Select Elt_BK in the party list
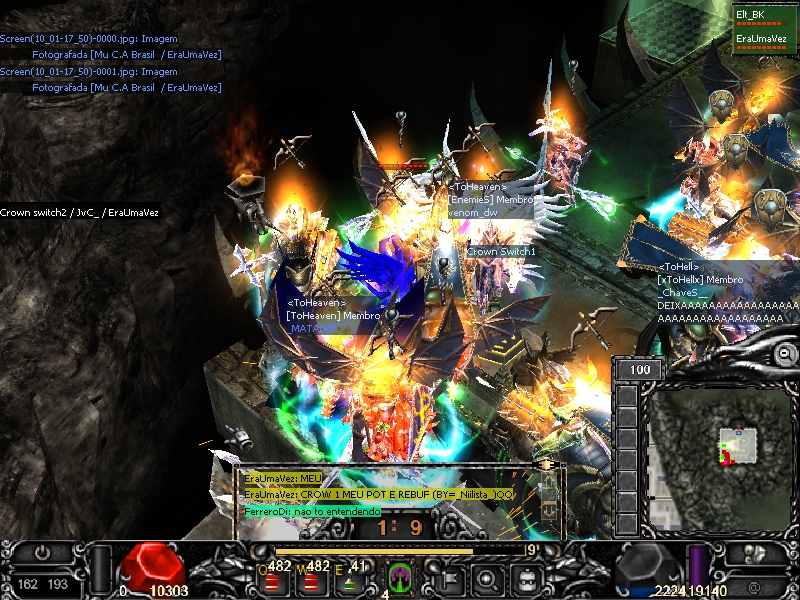The height and width of the screenshot is (600, 800). point(751,14)
